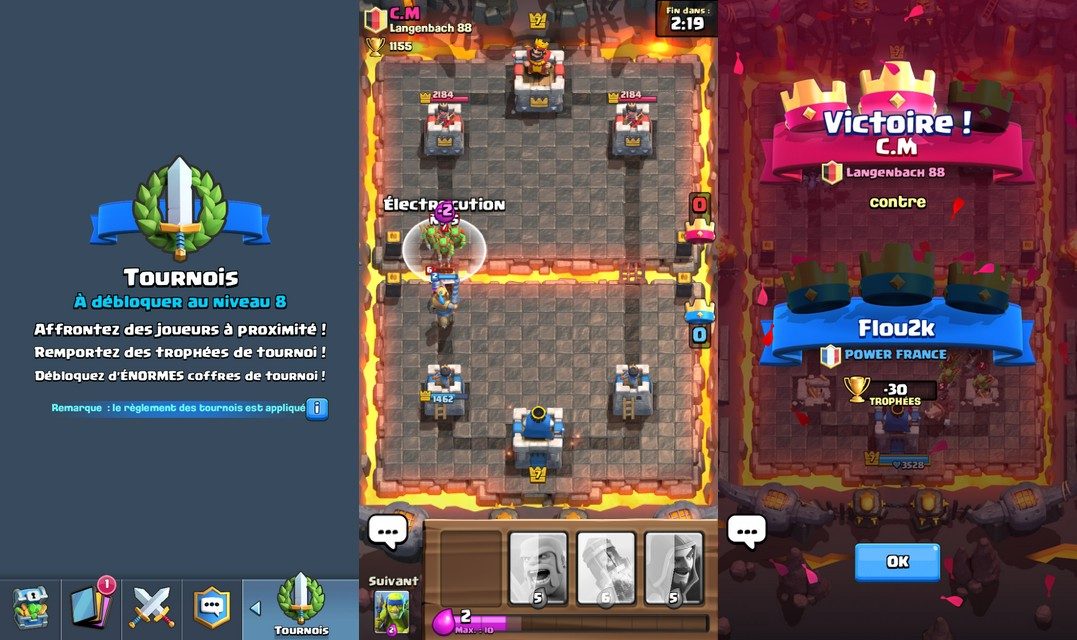Open the emote bubble beside the card hand
Viewport: 1077px width, 640px height.
[387, 531]
